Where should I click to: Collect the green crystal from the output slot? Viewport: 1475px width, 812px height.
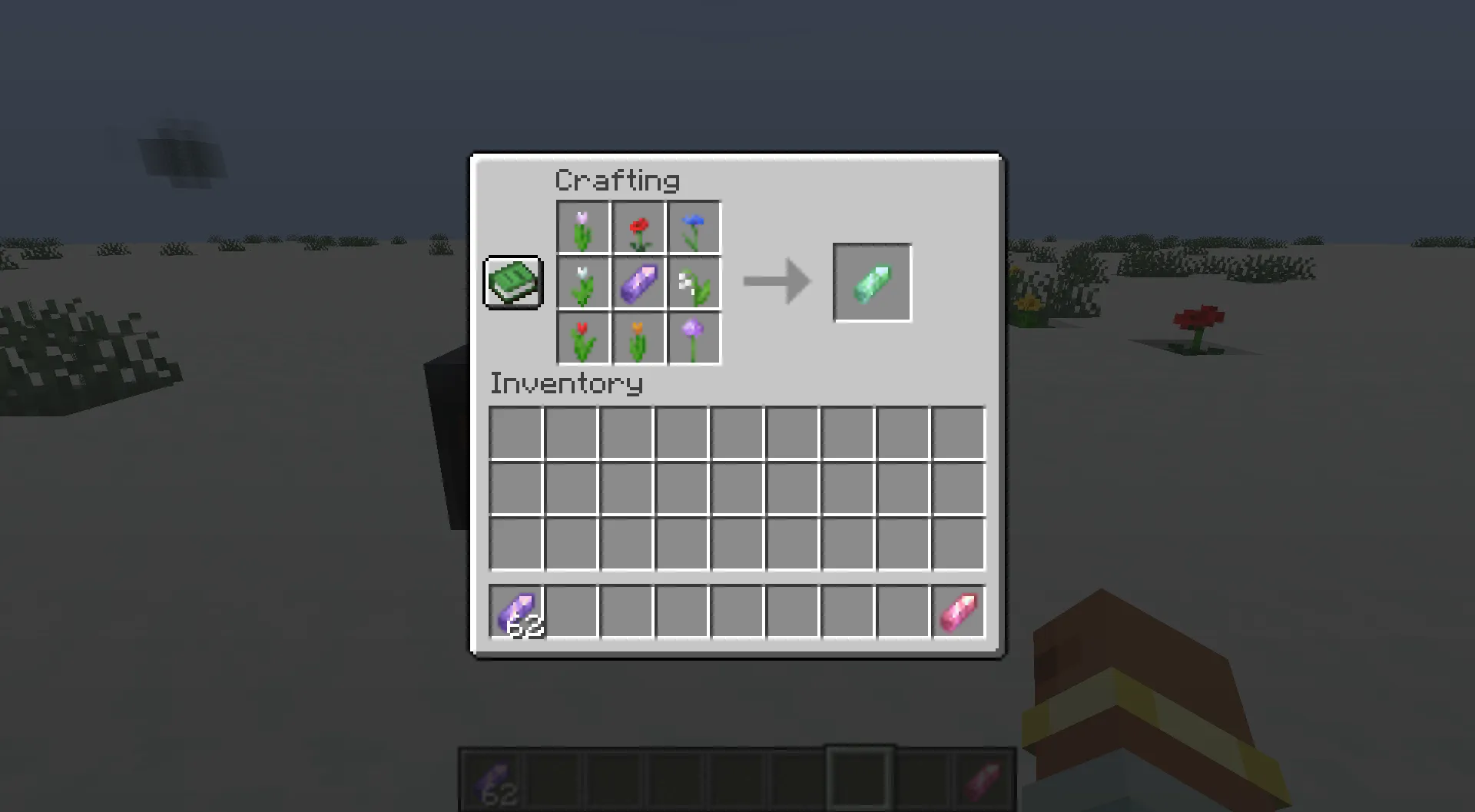[x=872, y=283]
